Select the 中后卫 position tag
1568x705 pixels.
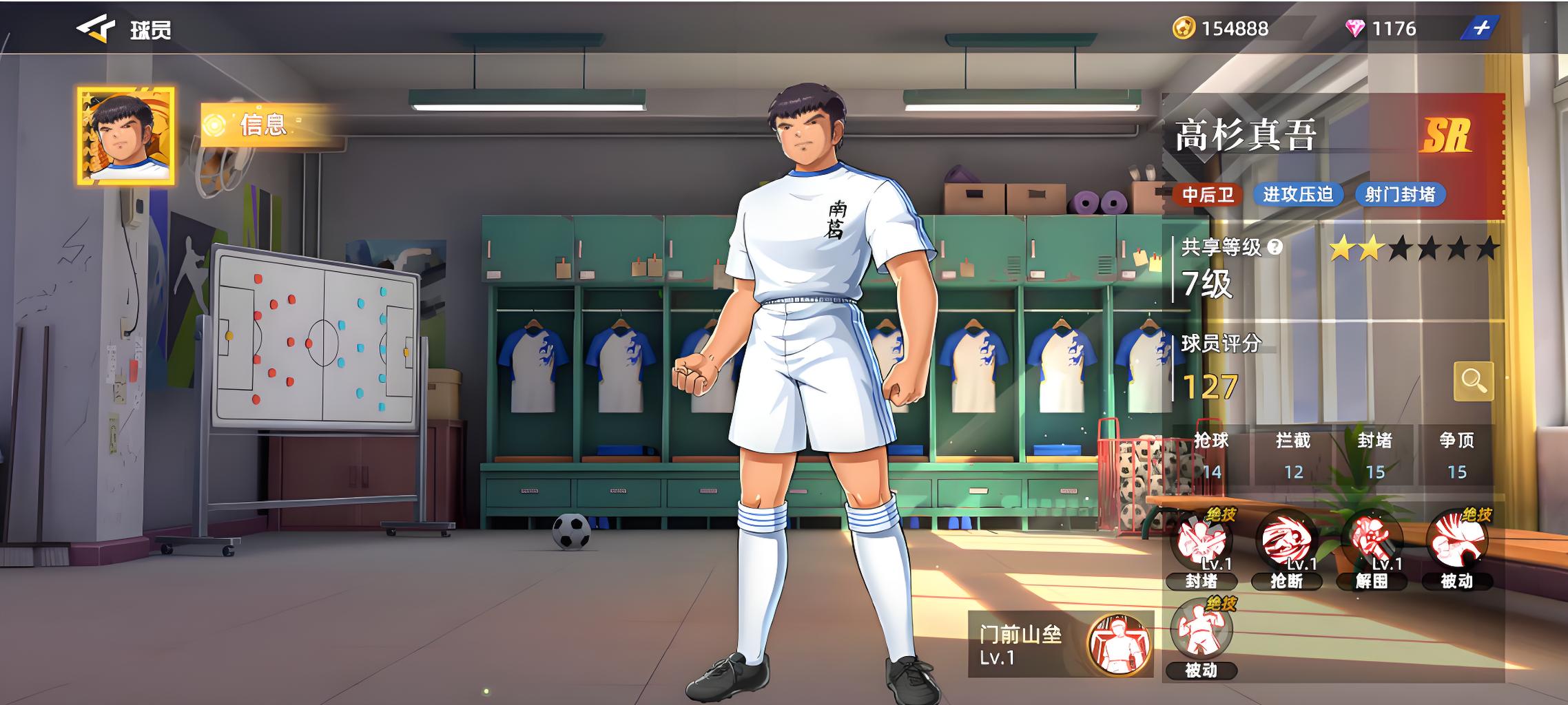tap(1208, 195)
